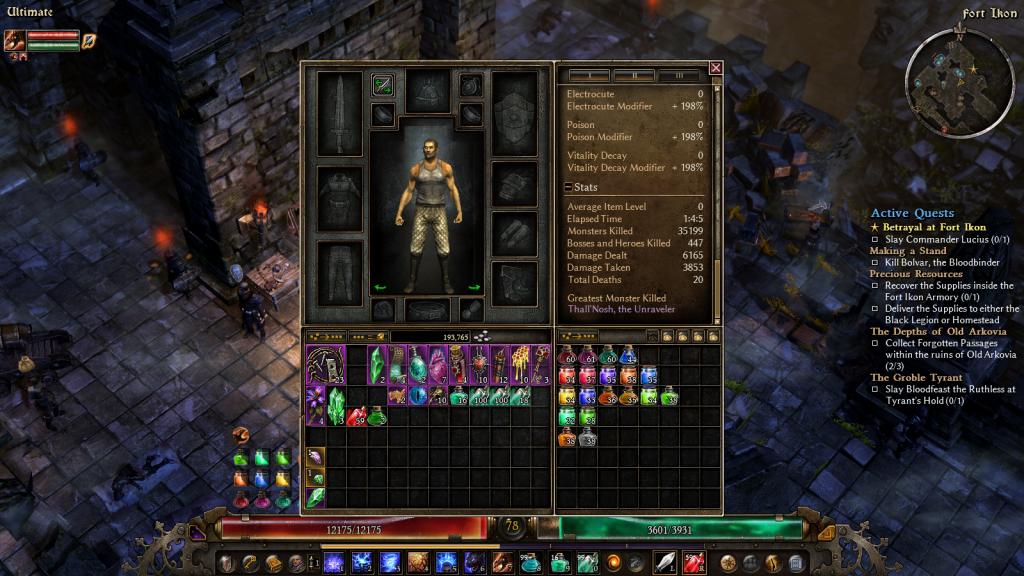Rotate character preview with right green arrow
The width and height of the screenshot is (1024, 576).
click(x=474, y=288)
